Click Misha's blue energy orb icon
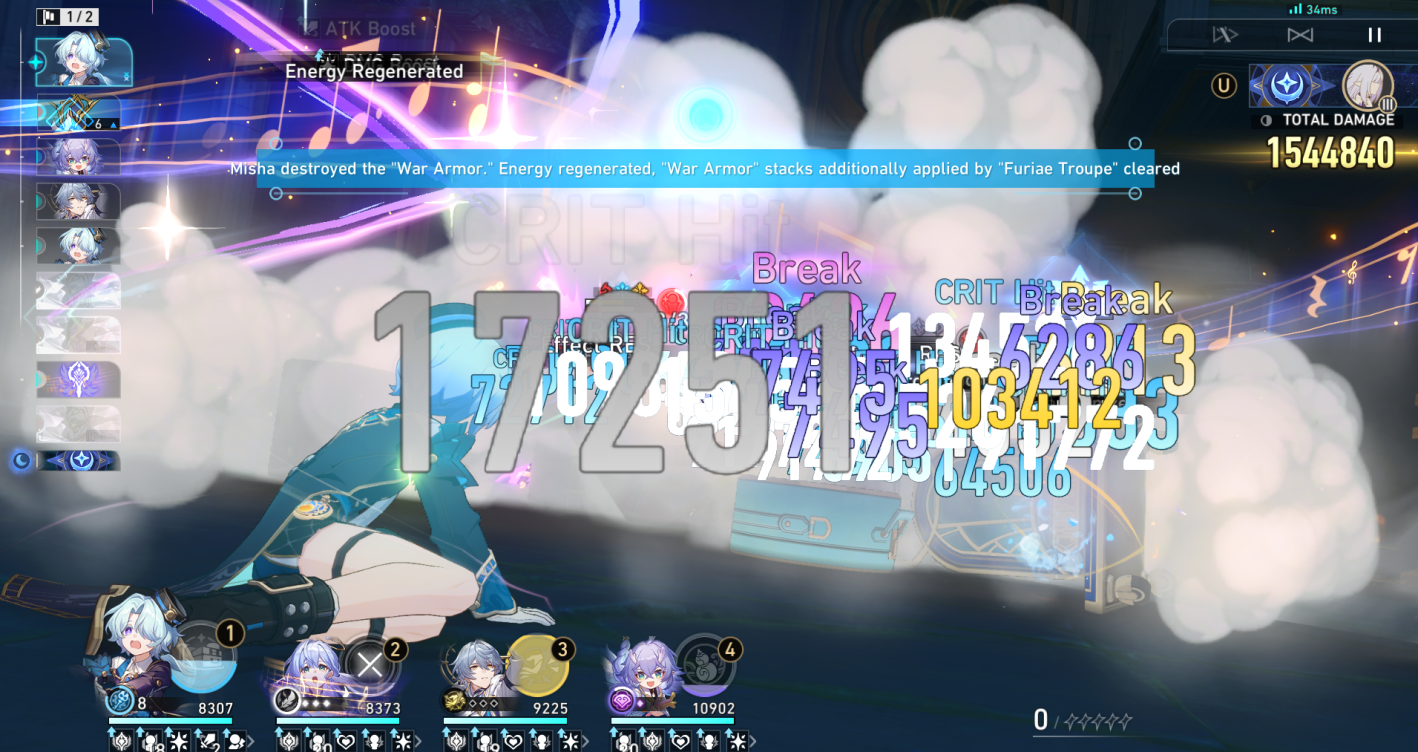This screenshot has height=752, width=1418. tap(119, 700)
